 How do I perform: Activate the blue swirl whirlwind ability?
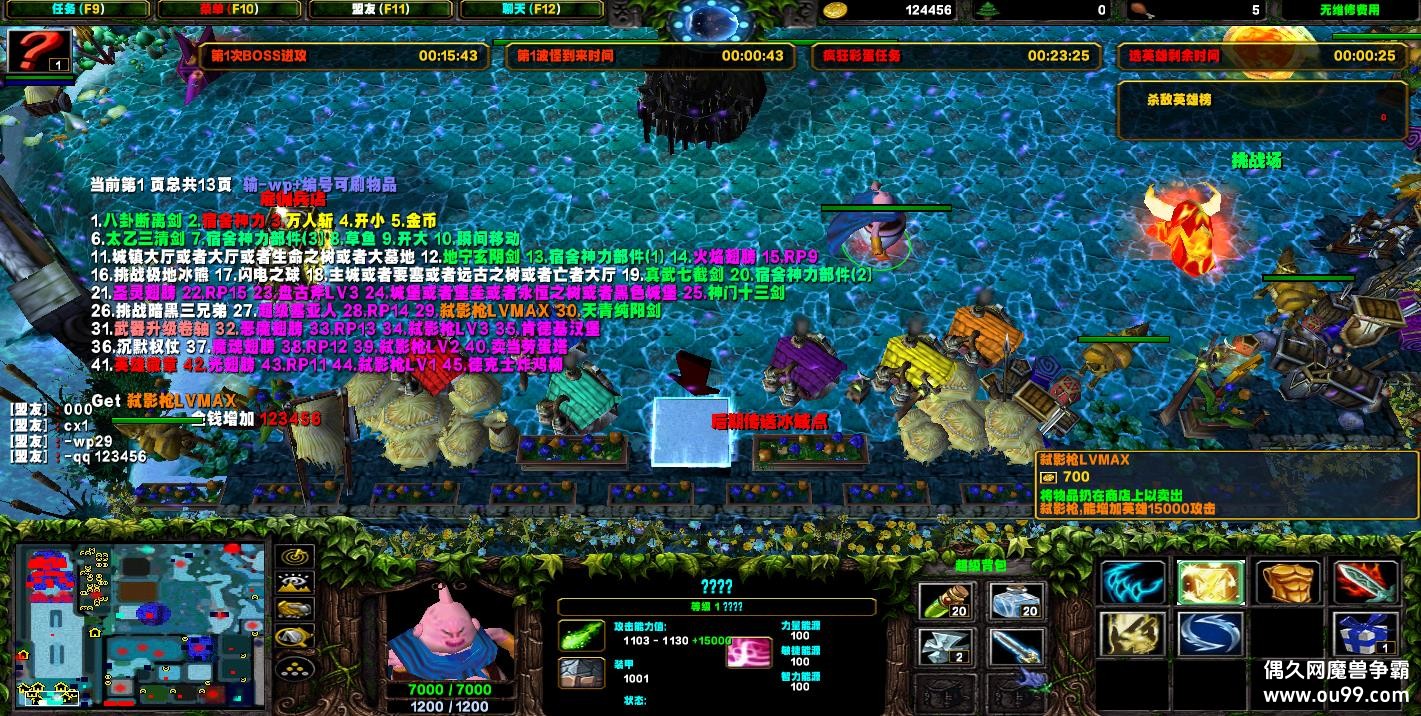[x=1209, y=634]
